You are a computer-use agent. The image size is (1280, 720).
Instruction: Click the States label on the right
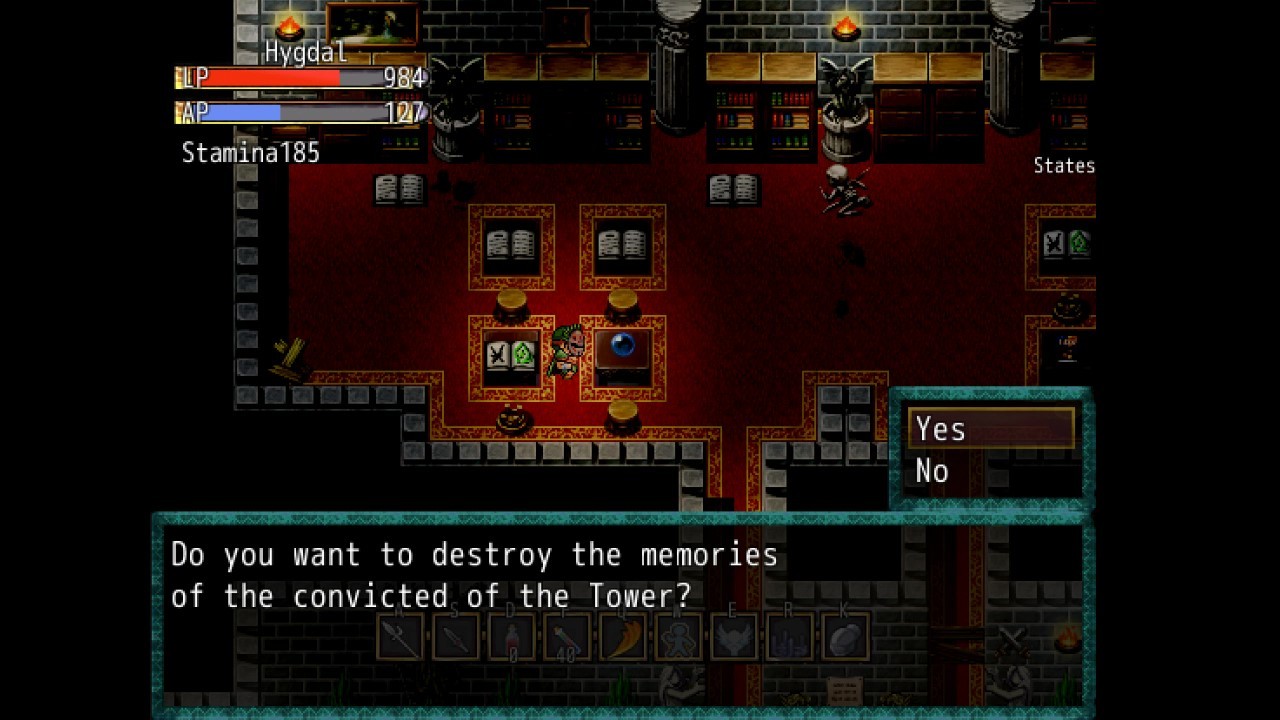pyautogui.click(x=1063, y=166)
